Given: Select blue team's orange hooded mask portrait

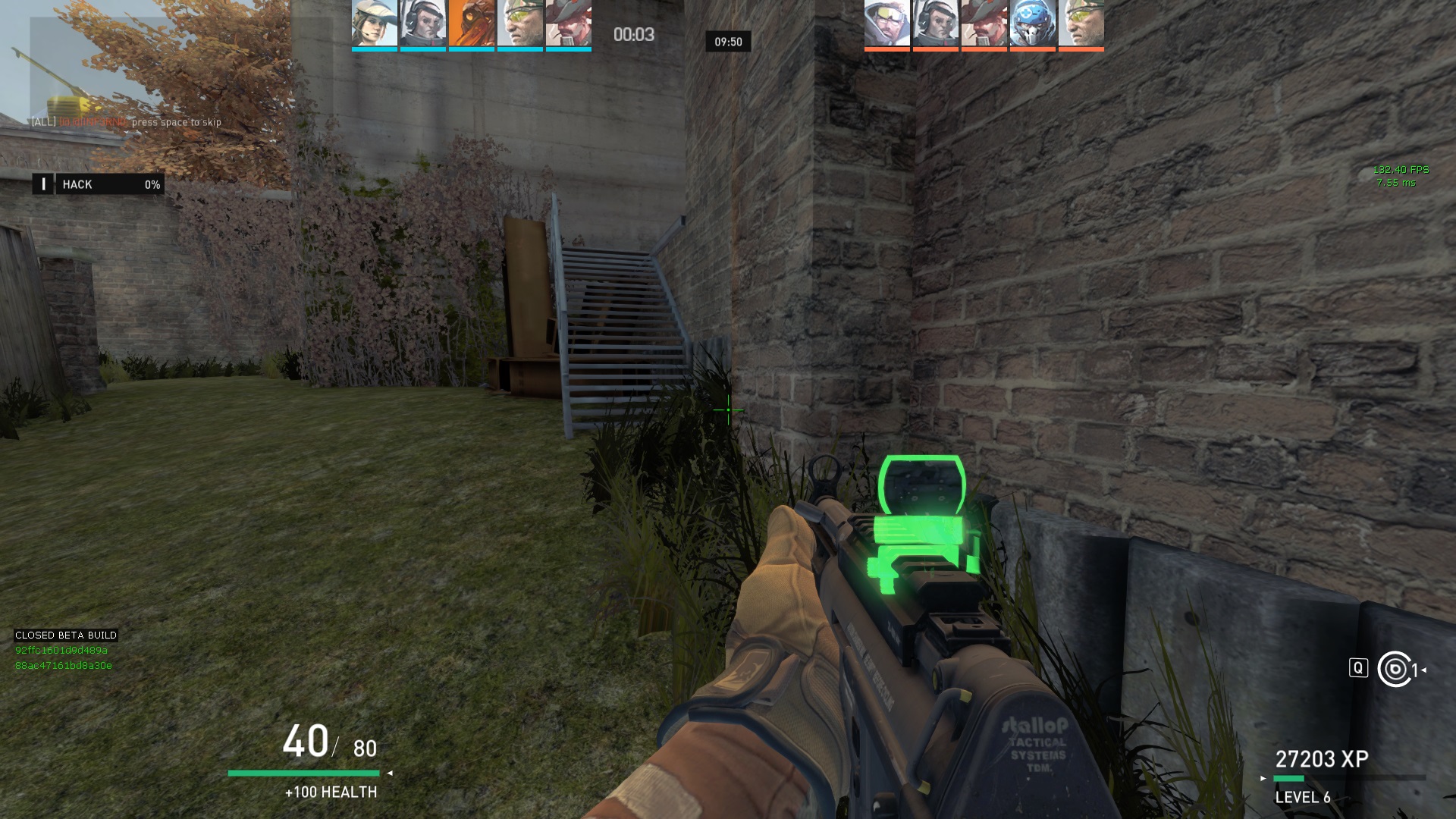Looking at the screenshot, I should (x=471, y=24).
